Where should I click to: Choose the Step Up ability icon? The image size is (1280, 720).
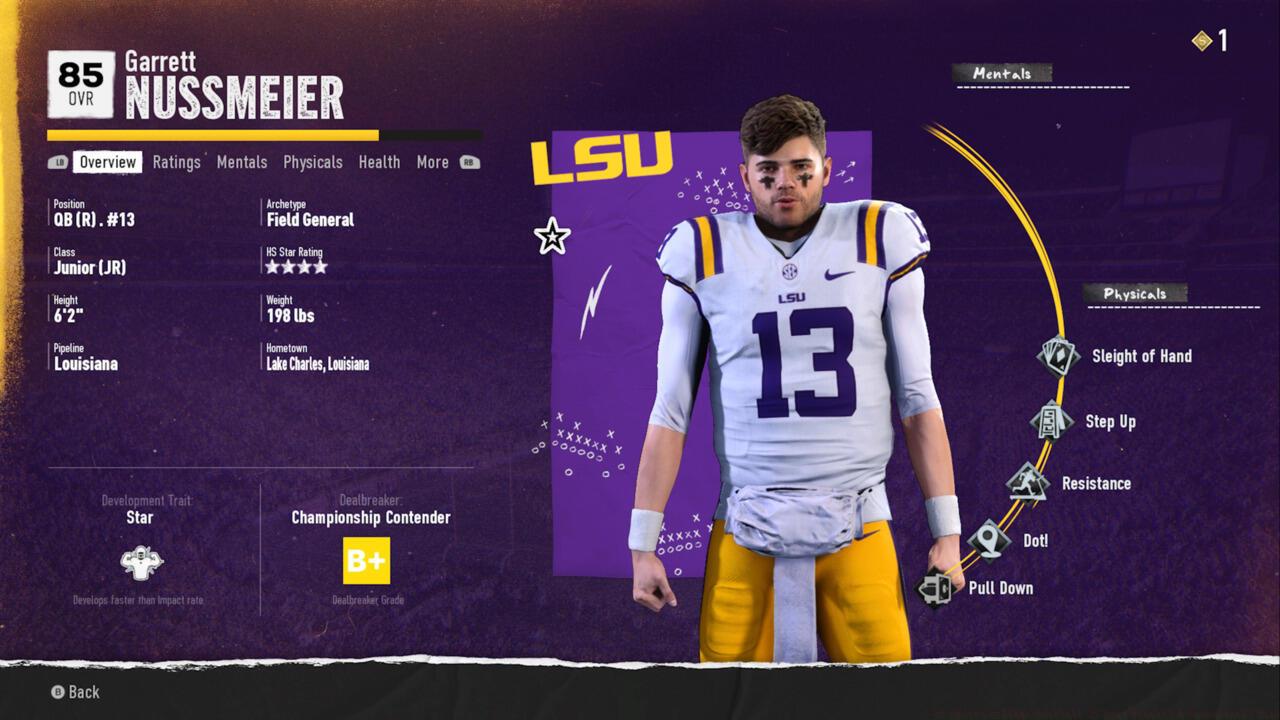pyautogui.click(x=1051, y=420)
